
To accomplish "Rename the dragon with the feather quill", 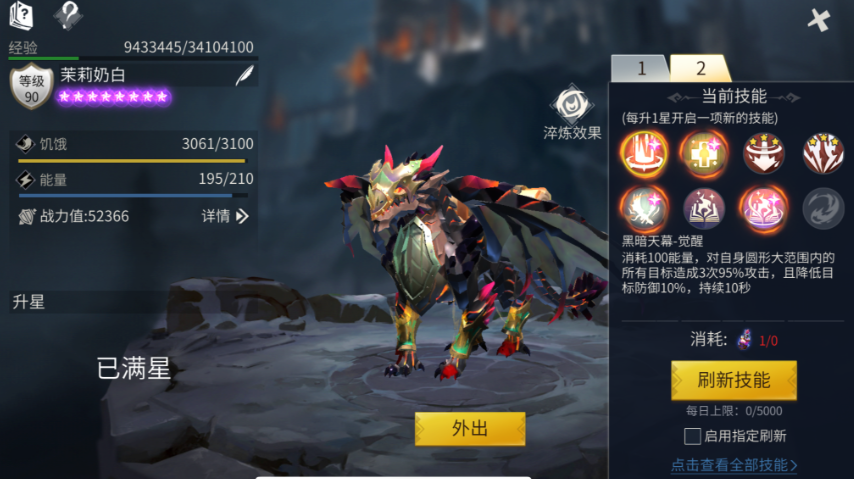I will click(244, 75).
